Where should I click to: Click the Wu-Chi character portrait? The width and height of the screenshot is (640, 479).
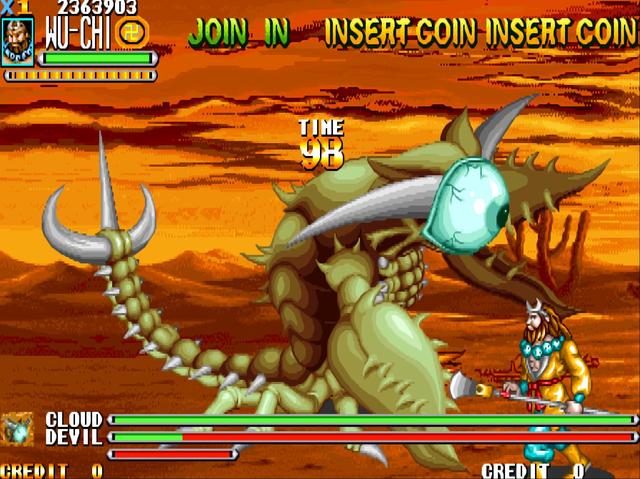[x=17, y=42]
